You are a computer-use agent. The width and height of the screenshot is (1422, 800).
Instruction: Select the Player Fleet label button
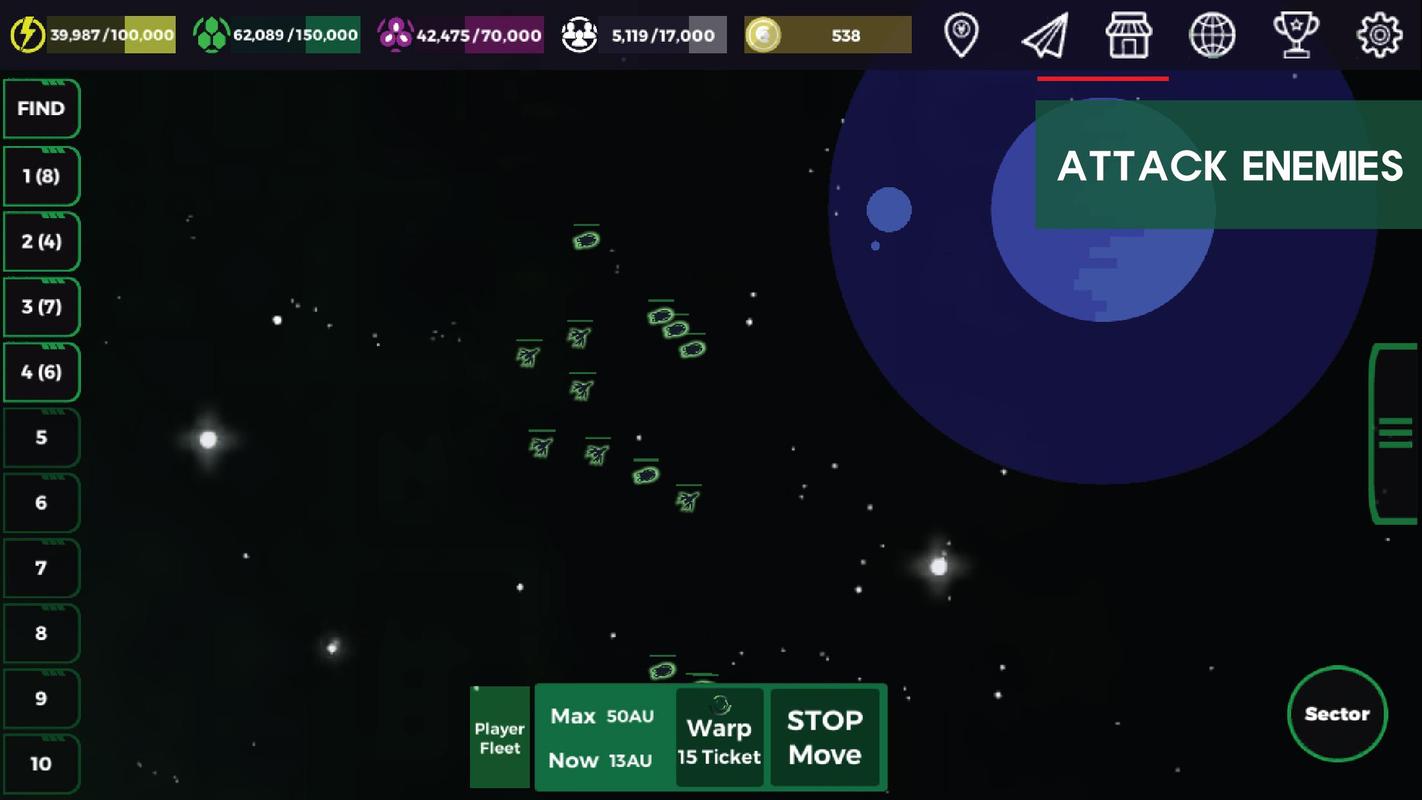coord(499,738)
